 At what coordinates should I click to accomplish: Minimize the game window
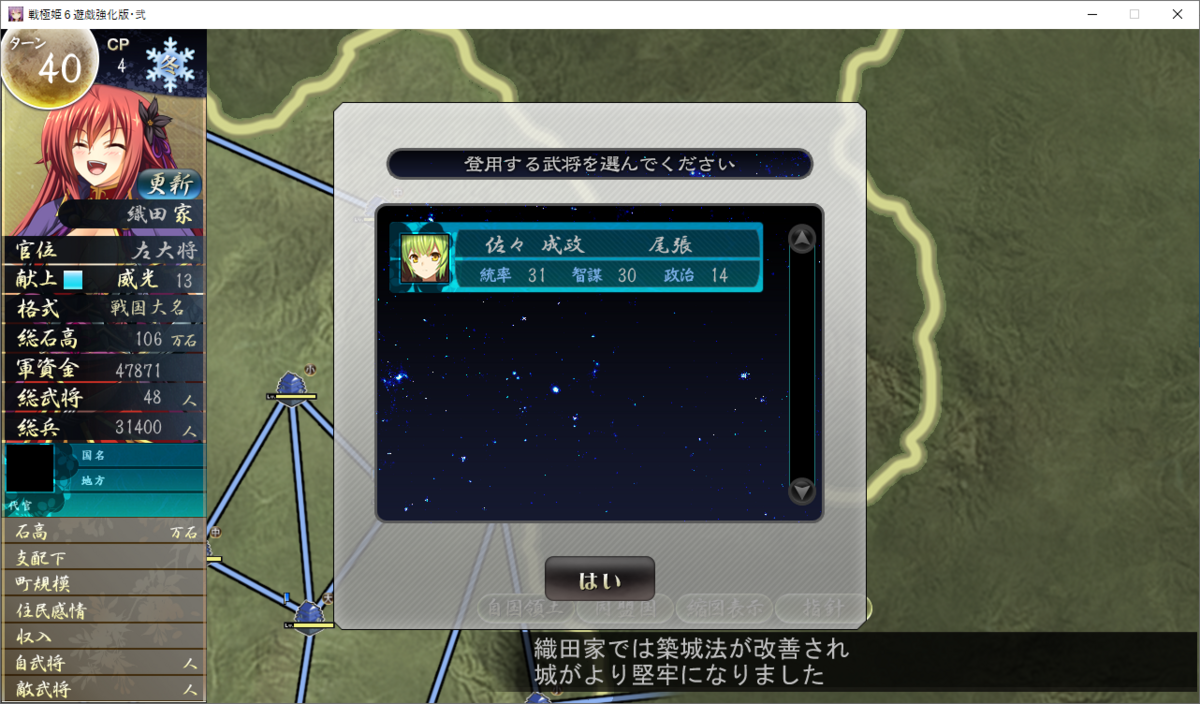pos(1088,14)
